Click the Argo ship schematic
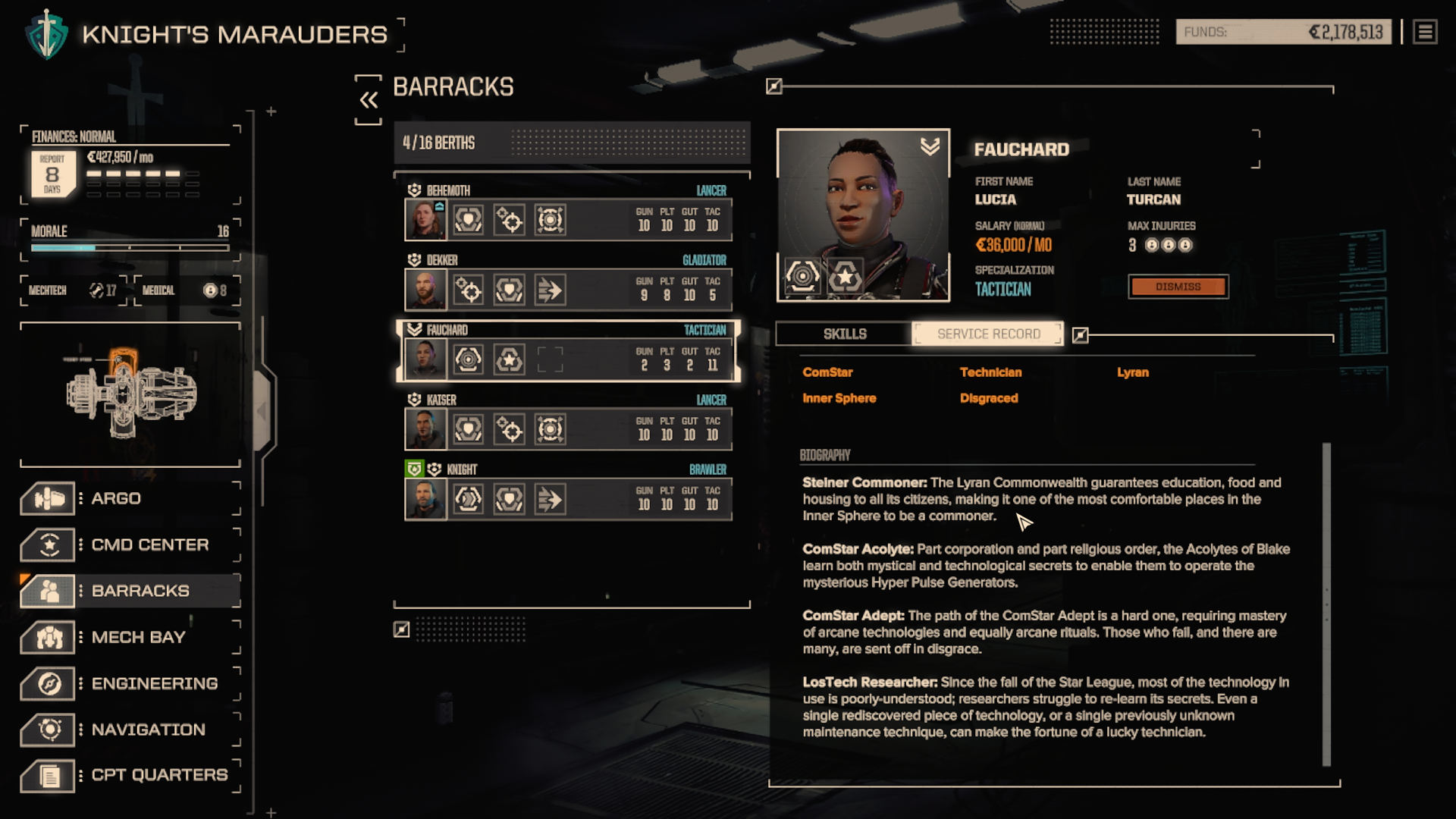Screen dimensions: 1456x819 [130, 394]
